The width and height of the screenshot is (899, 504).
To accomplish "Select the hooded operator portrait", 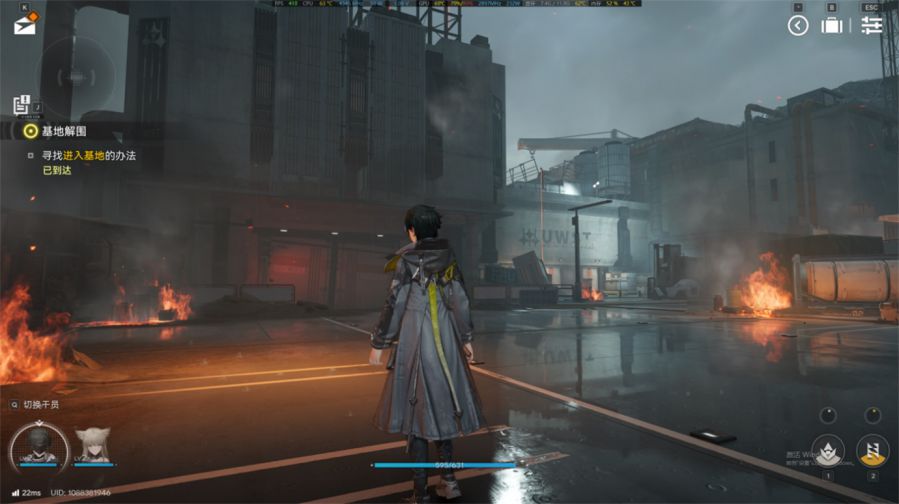I will [x=38, y=445].
